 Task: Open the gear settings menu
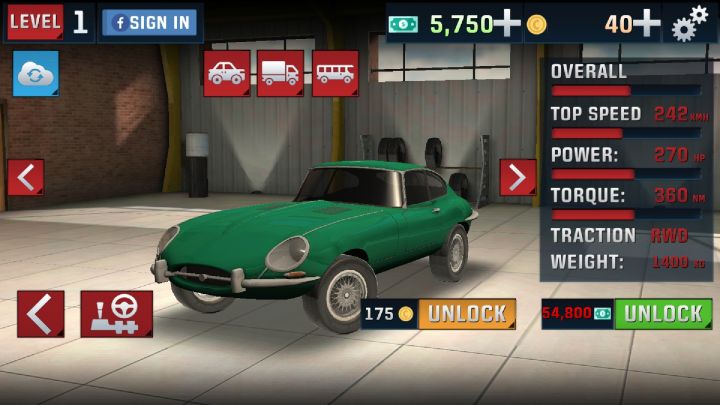coord(690,22)
